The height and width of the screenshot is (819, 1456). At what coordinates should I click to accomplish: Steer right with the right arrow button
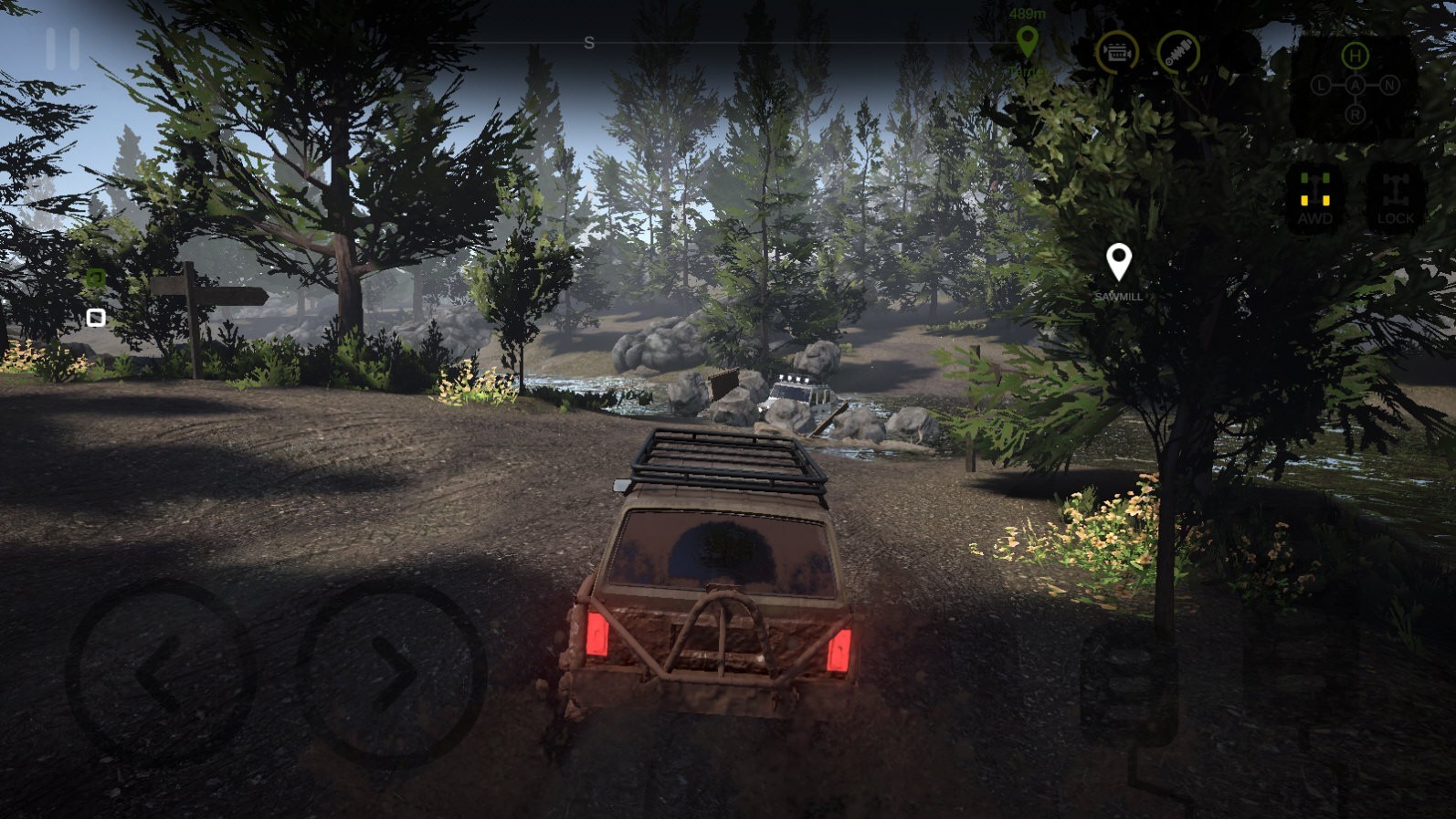click(393, 674)
